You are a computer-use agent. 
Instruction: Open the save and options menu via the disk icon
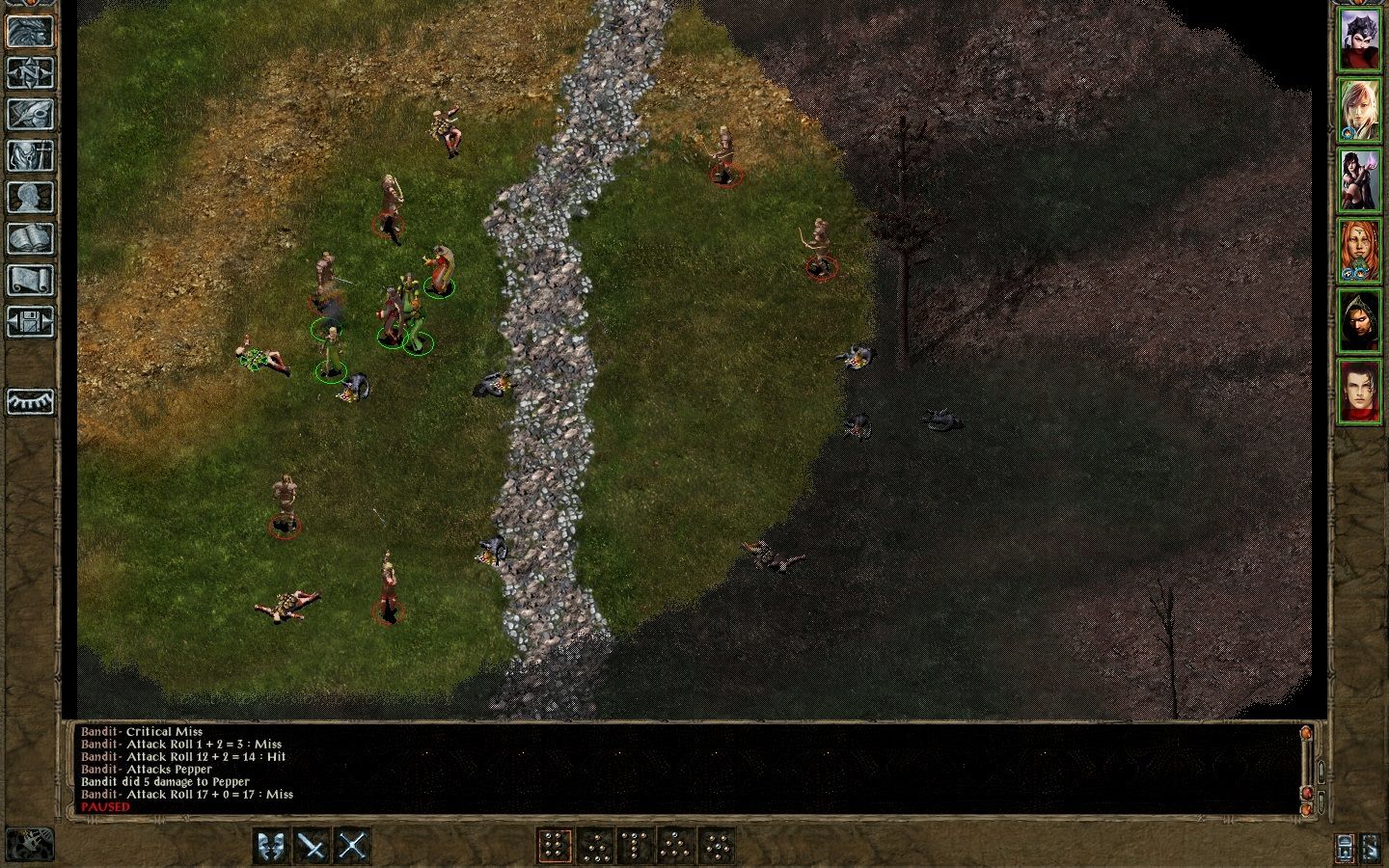tap(30, 322)
